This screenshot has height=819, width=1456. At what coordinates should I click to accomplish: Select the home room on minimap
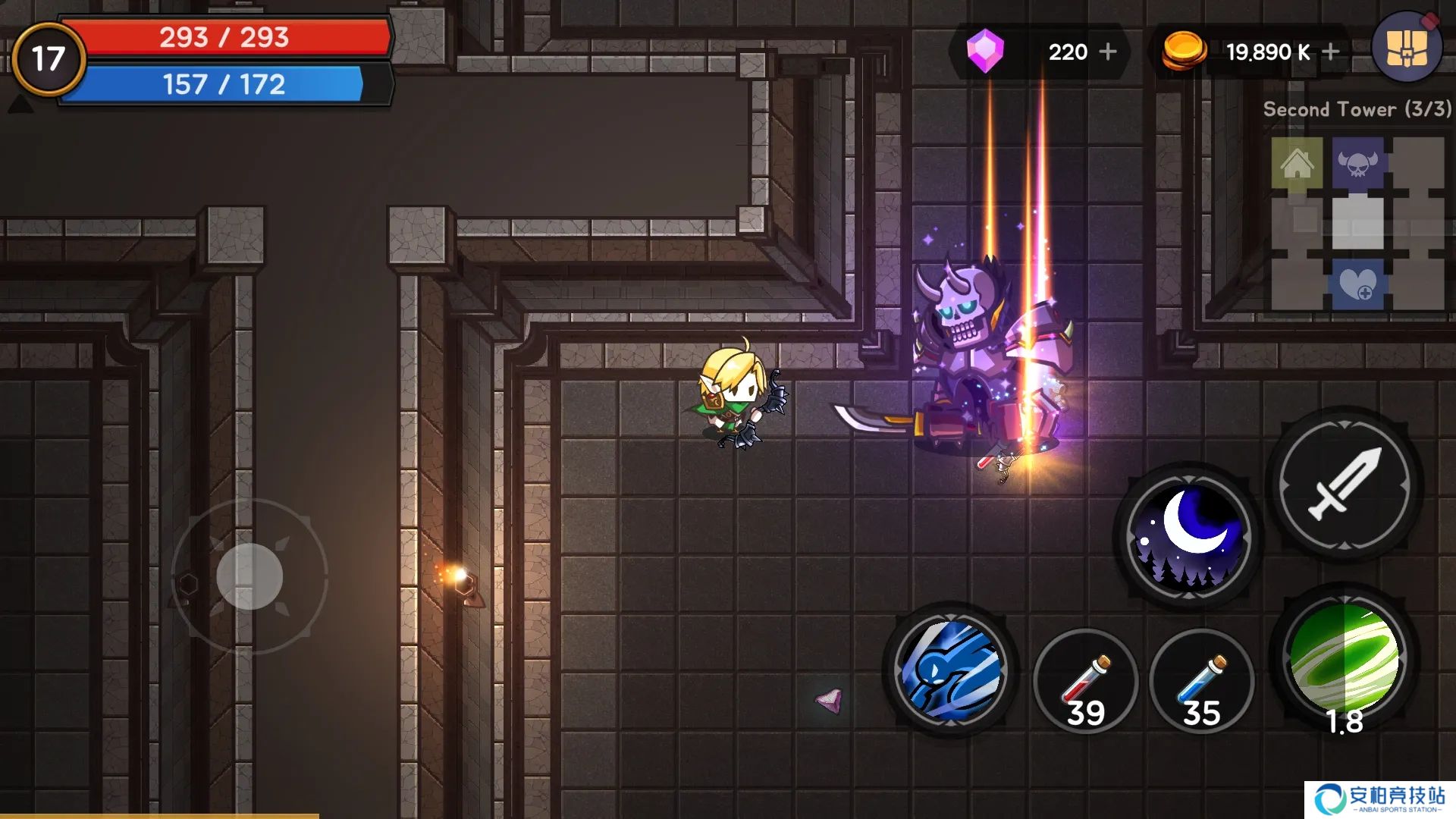[1297, 163]
